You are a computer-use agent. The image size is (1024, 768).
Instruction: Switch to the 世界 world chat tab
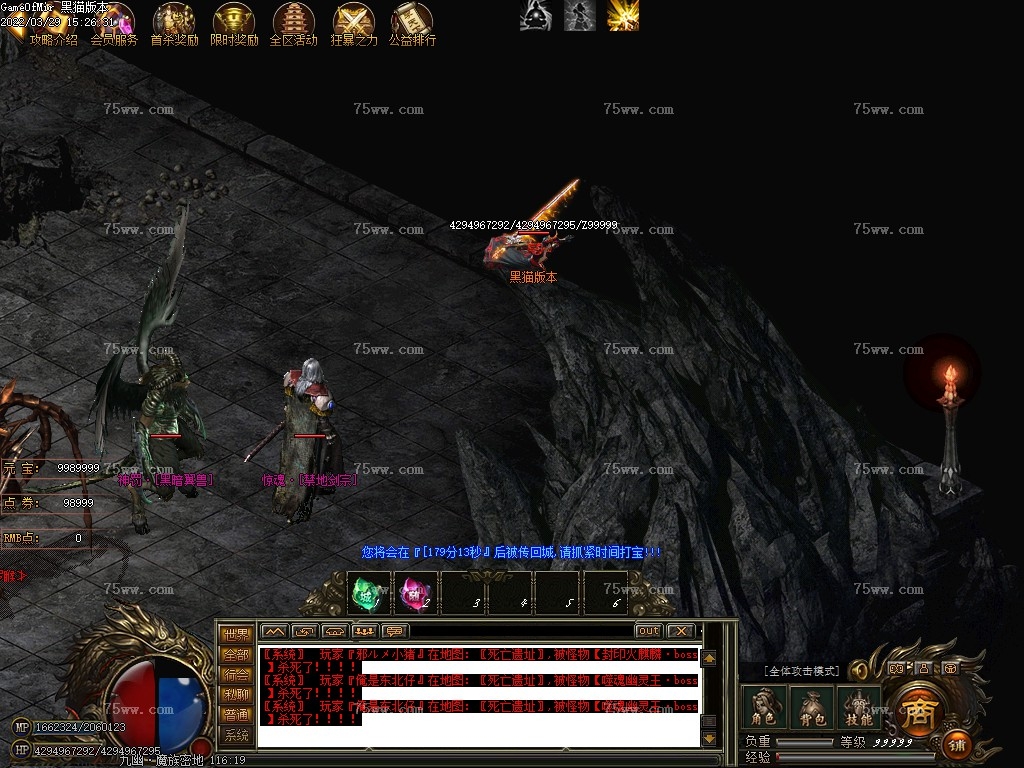(x=236, y=634)
